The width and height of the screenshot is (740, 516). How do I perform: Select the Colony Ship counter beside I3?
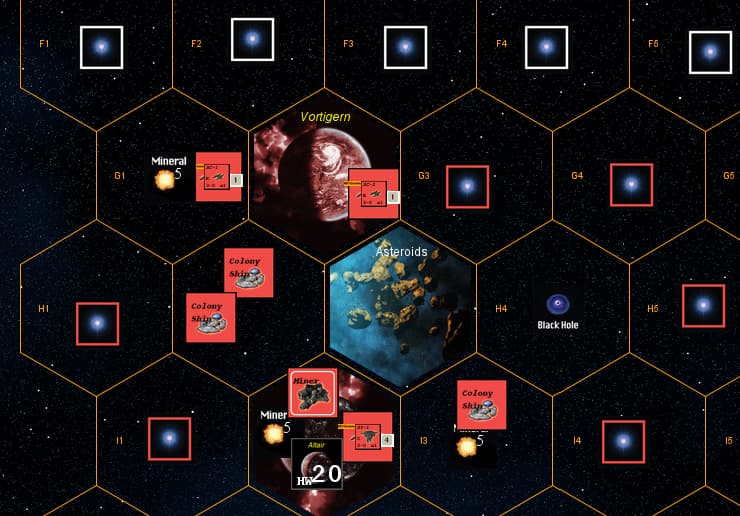coord(481,404)
